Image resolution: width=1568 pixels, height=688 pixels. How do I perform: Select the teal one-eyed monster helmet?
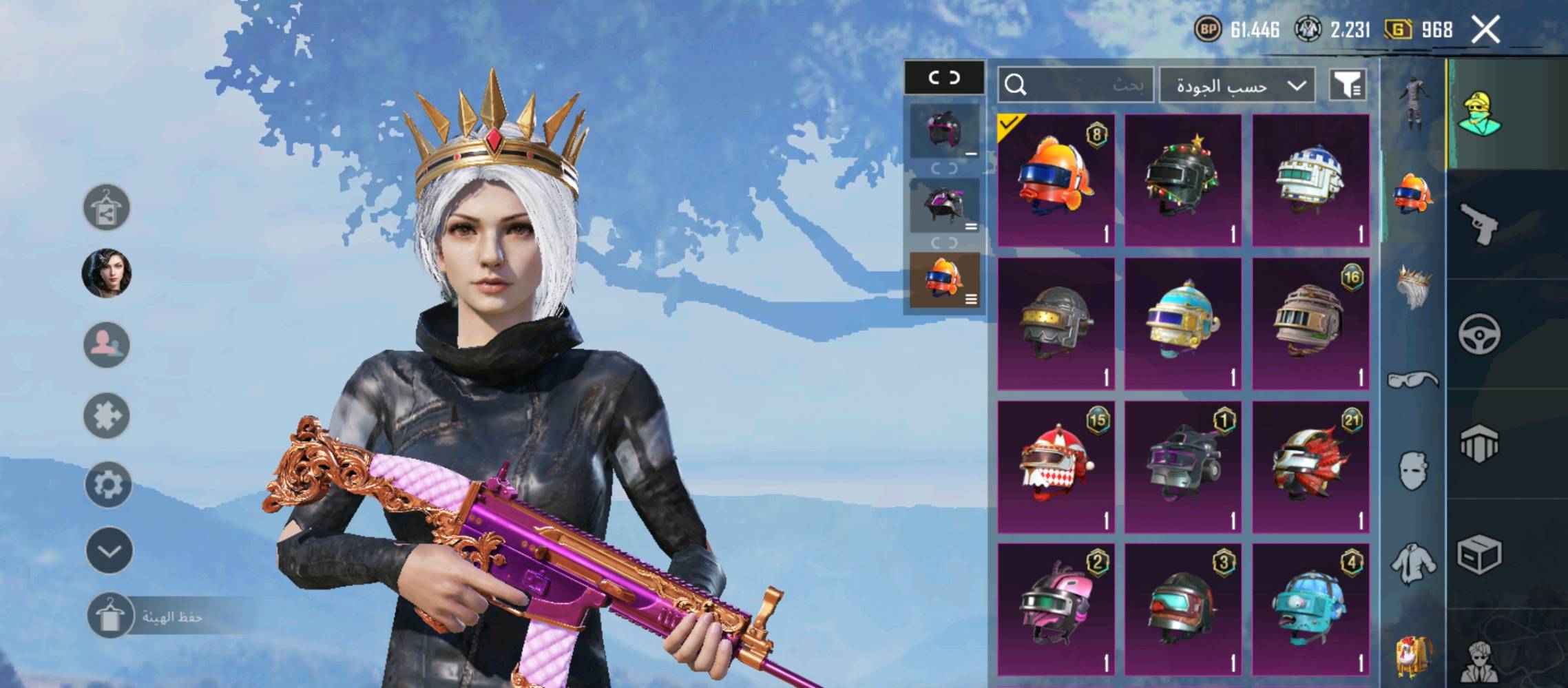click(1310, 609)
